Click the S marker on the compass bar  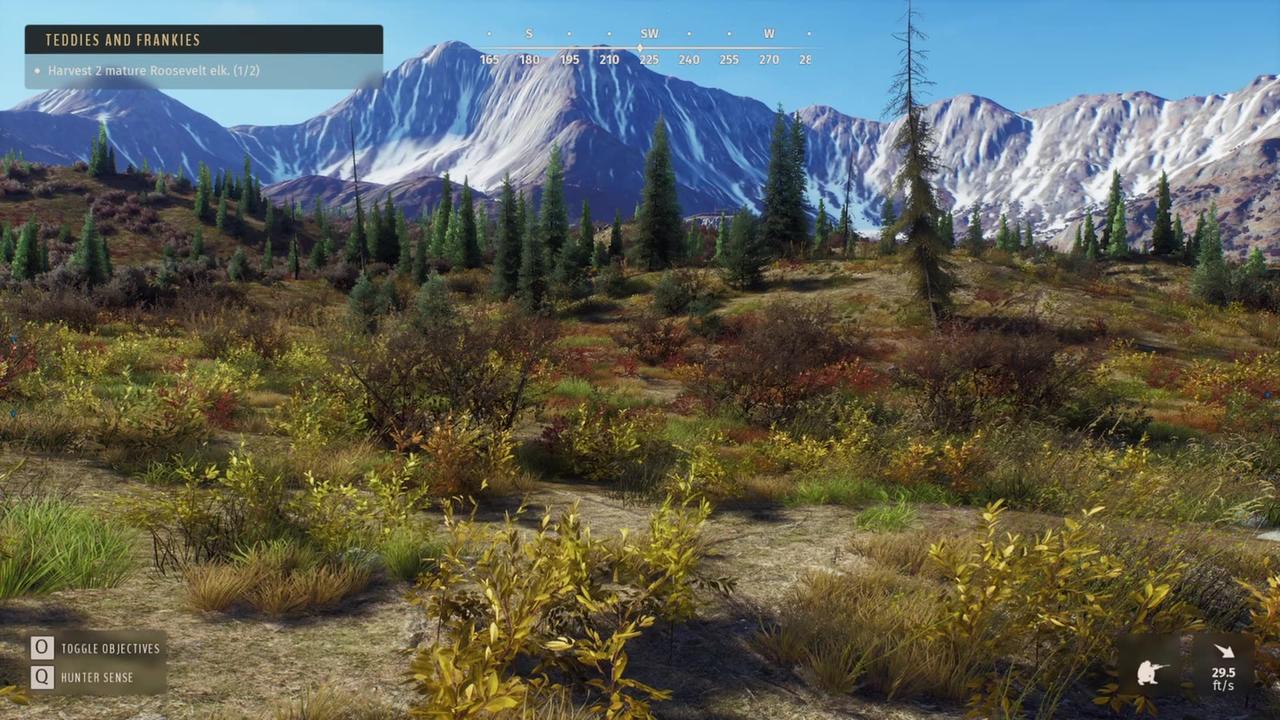click(528, 33)
